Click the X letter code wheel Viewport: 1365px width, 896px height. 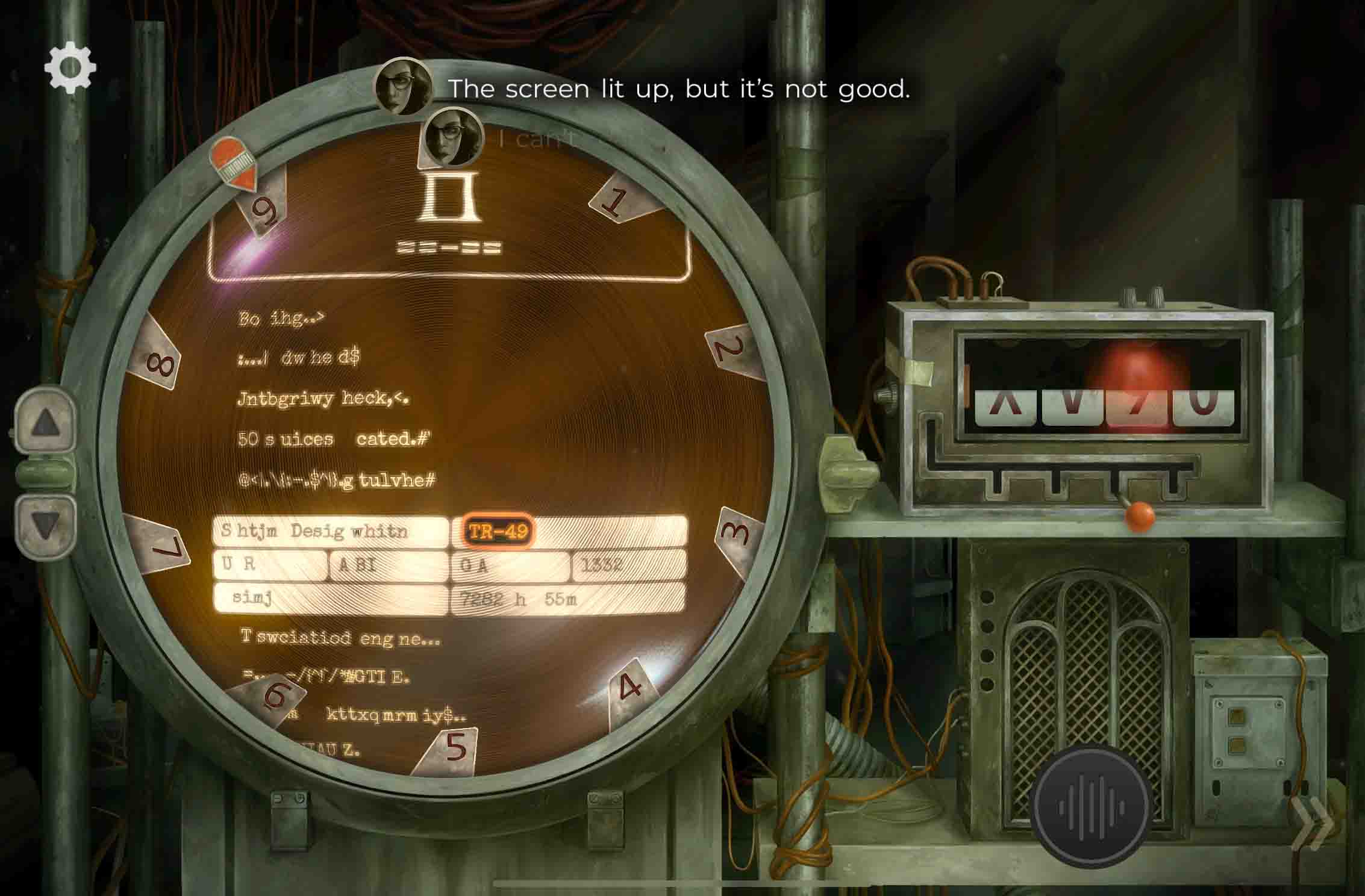click(1007, 406)
